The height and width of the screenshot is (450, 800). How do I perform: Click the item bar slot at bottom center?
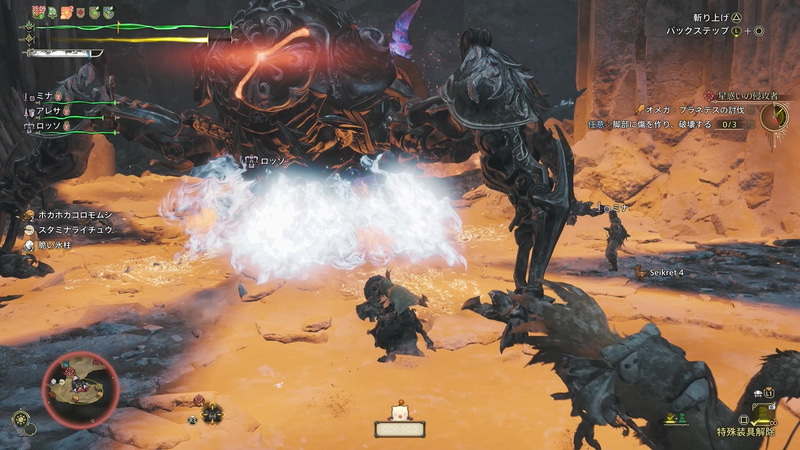pyautogui.click(x=399, y=429)
